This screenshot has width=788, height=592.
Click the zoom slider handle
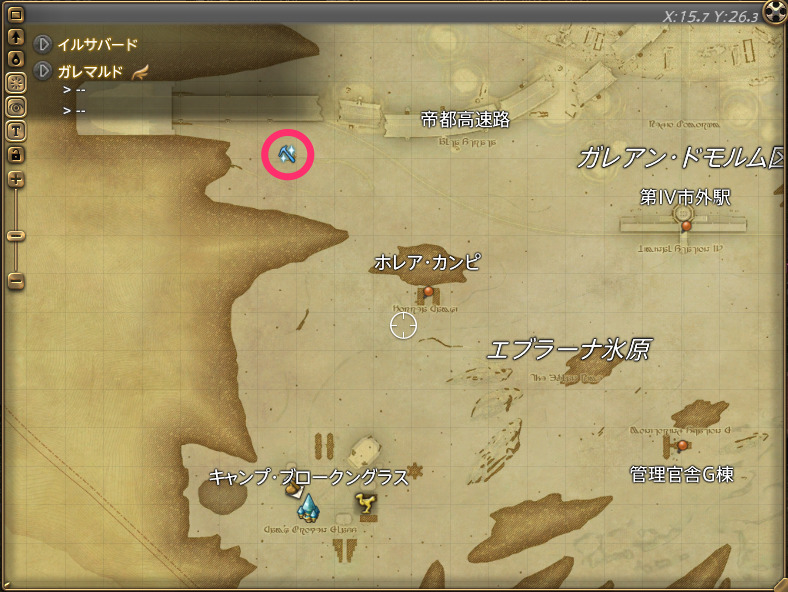16,236
